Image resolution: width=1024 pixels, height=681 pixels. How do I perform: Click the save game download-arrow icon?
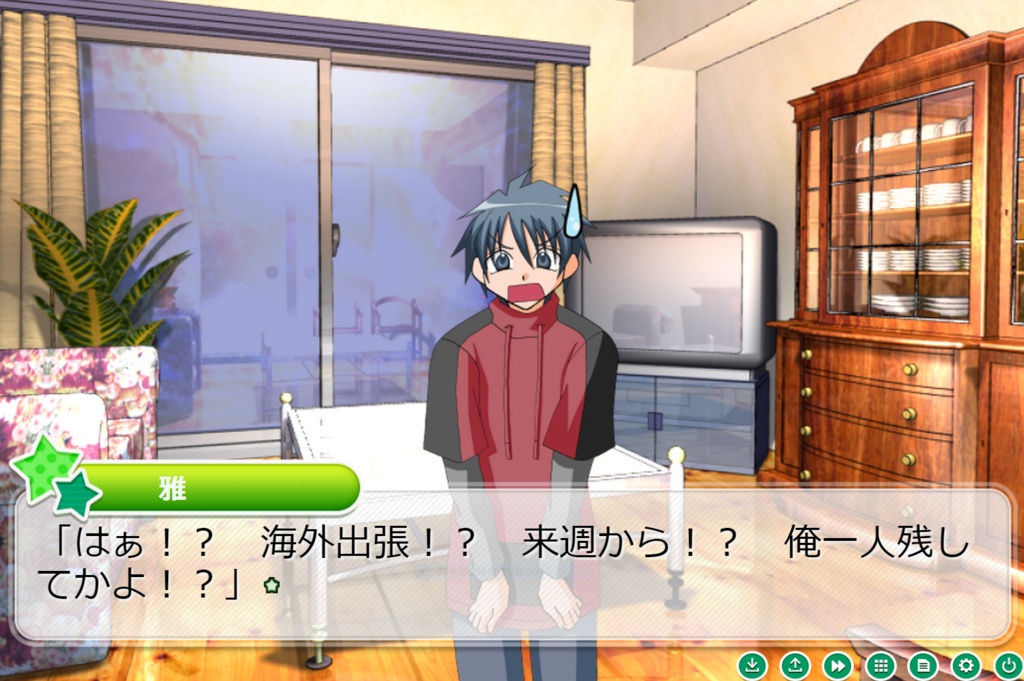(752, 665)
